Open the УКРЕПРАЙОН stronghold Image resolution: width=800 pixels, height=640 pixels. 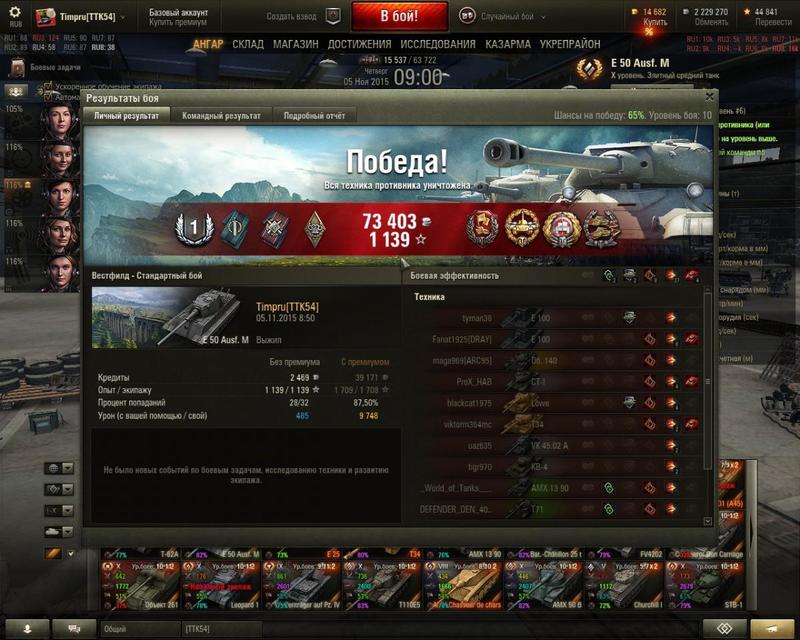(570, 45)
